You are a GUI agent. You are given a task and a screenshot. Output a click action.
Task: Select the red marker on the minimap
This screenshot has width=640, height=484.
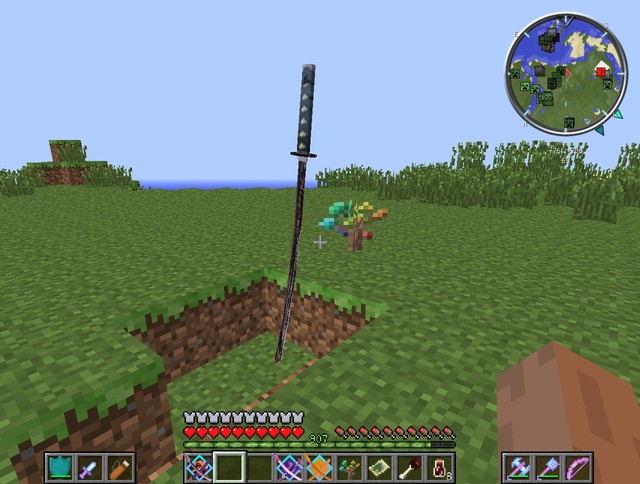click(601, 71)
